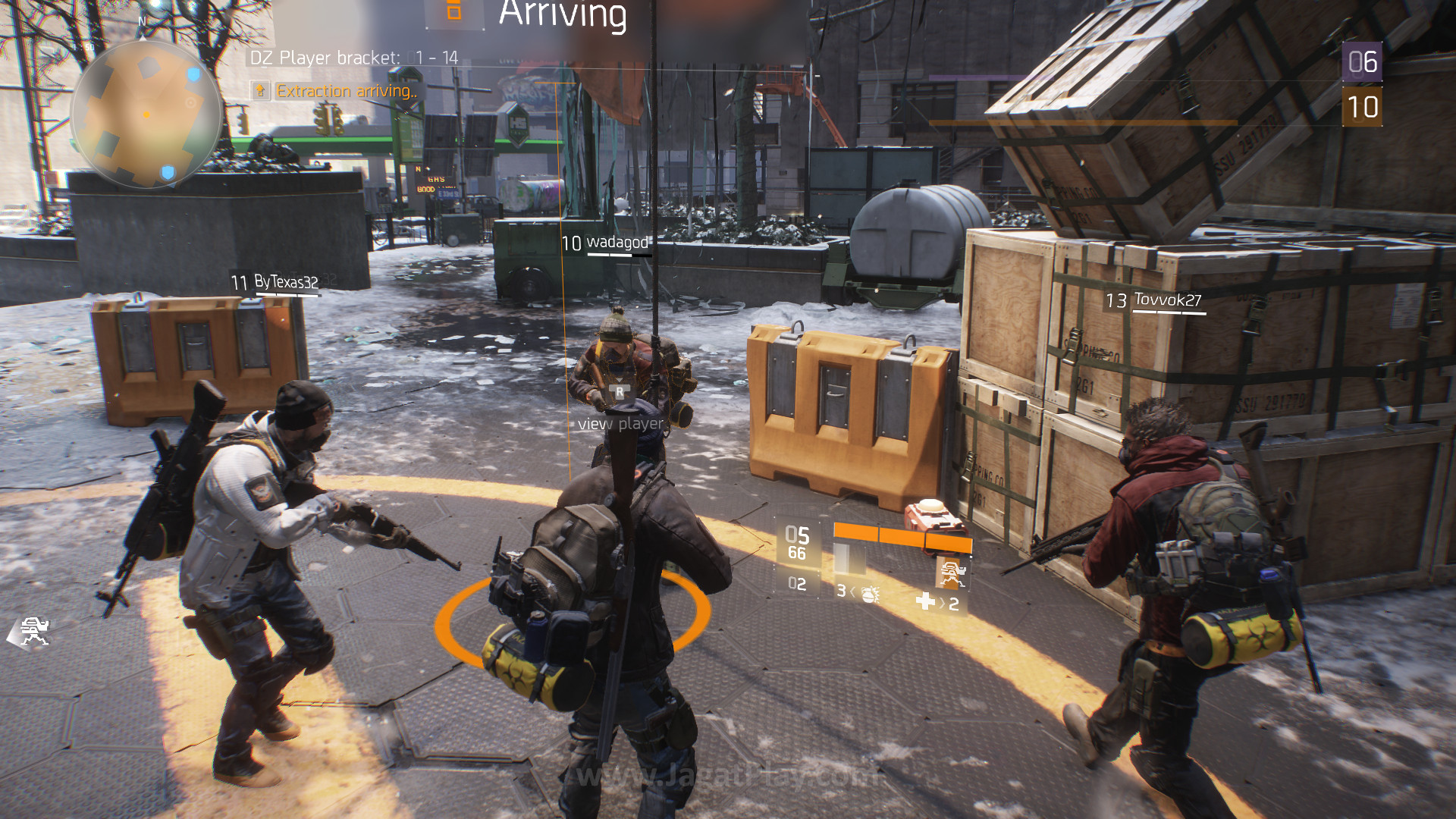The image size is (1456, 819).
Task: Activate the turret skill in the orange slot
Action: pyautogui.click(x=951, y=573)
